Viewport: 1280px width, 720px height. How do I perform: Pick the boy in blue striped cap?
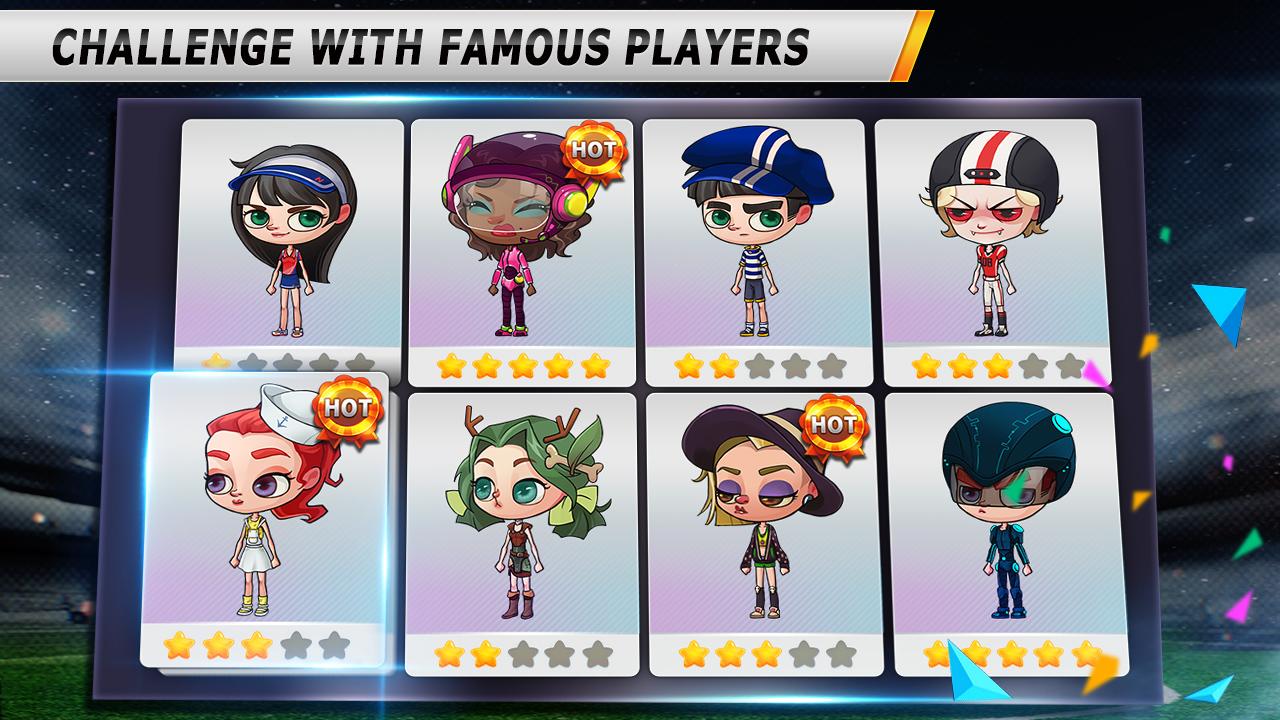point(754,250)
